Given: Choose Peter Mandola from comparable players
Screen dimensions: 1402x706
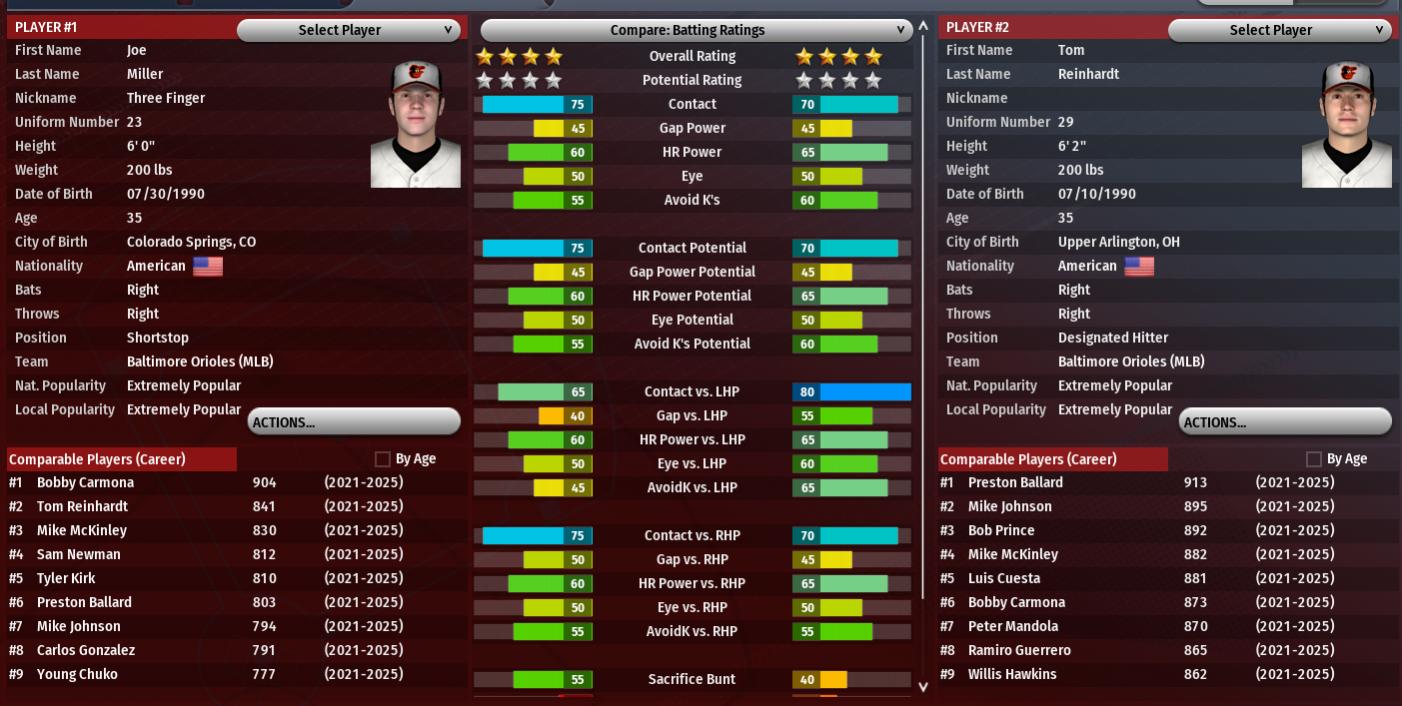Looking at the screenshot, I should (1013, 627).
